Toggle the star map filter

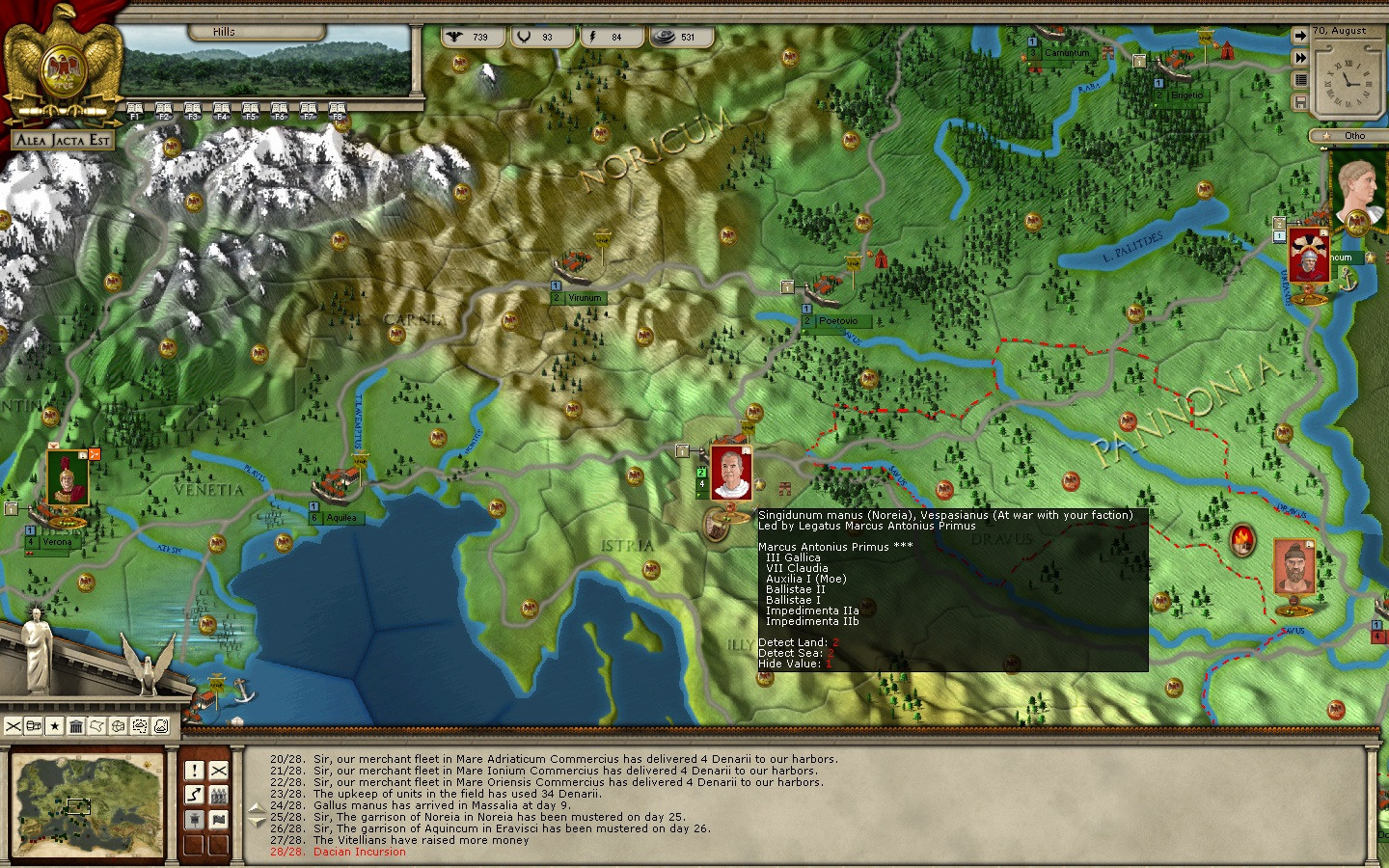point(55,726)
